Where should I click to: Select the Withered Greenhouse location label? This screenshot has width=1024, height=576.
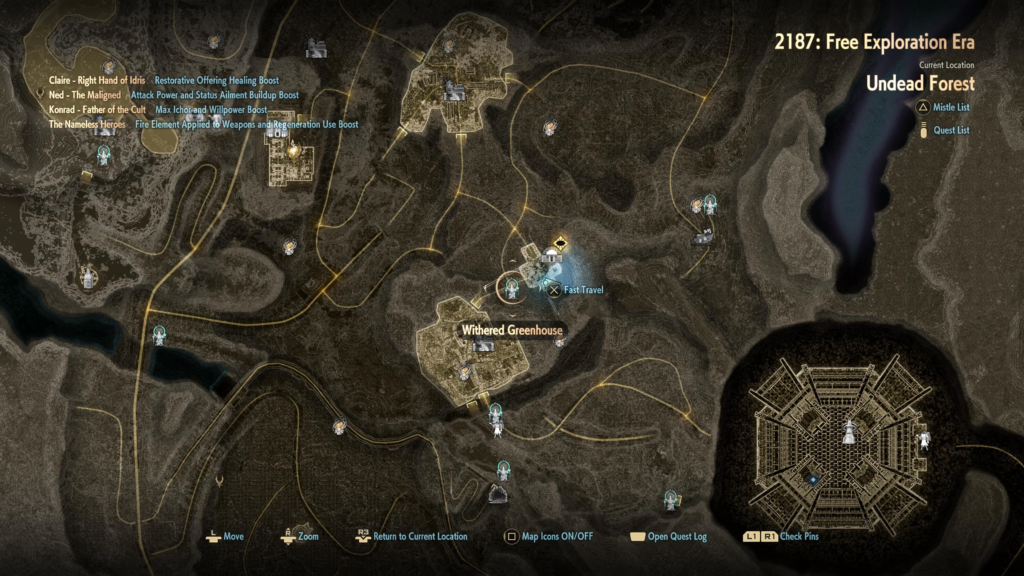pos(512,331)
